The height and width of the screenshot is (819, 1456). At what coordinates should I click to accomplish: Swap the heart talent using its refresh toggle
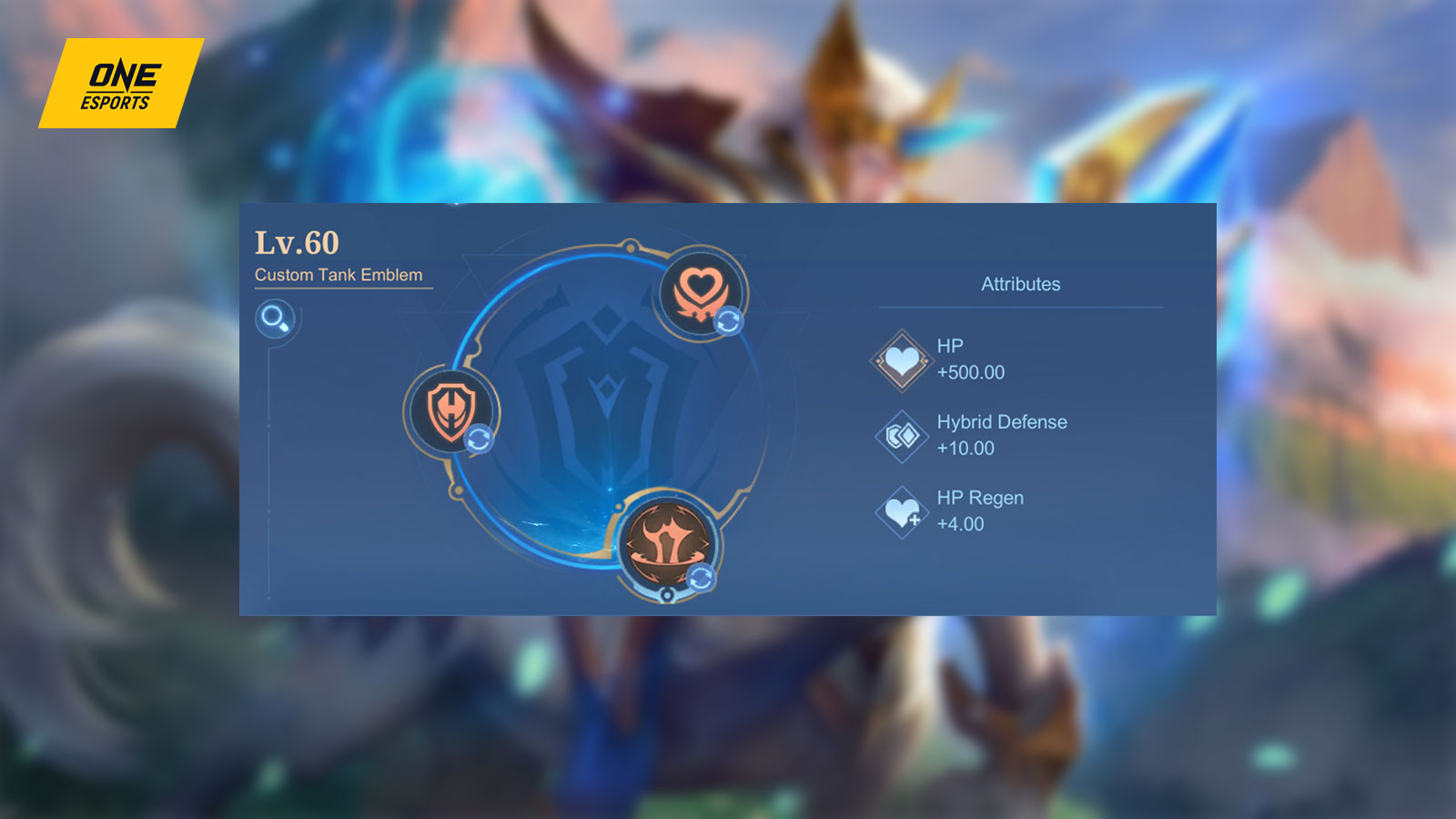[x=728, y=318]
